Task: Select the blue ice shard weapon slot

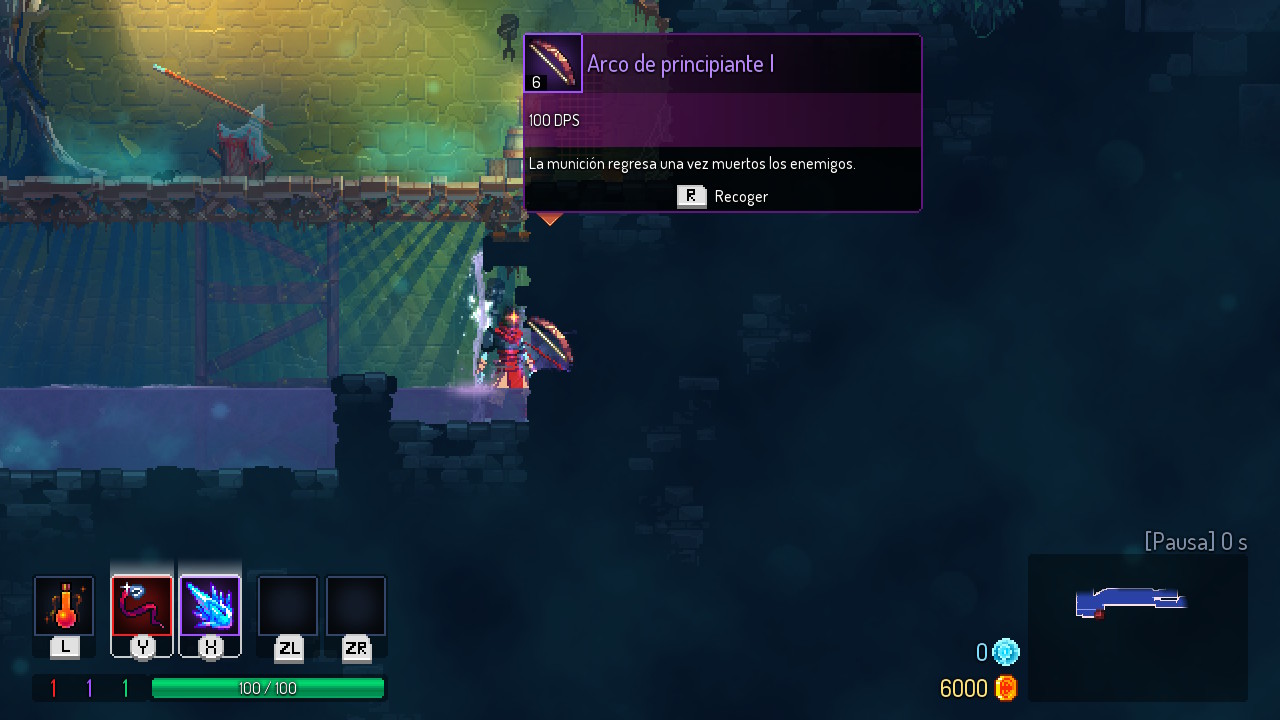Action: click(210, 606)
